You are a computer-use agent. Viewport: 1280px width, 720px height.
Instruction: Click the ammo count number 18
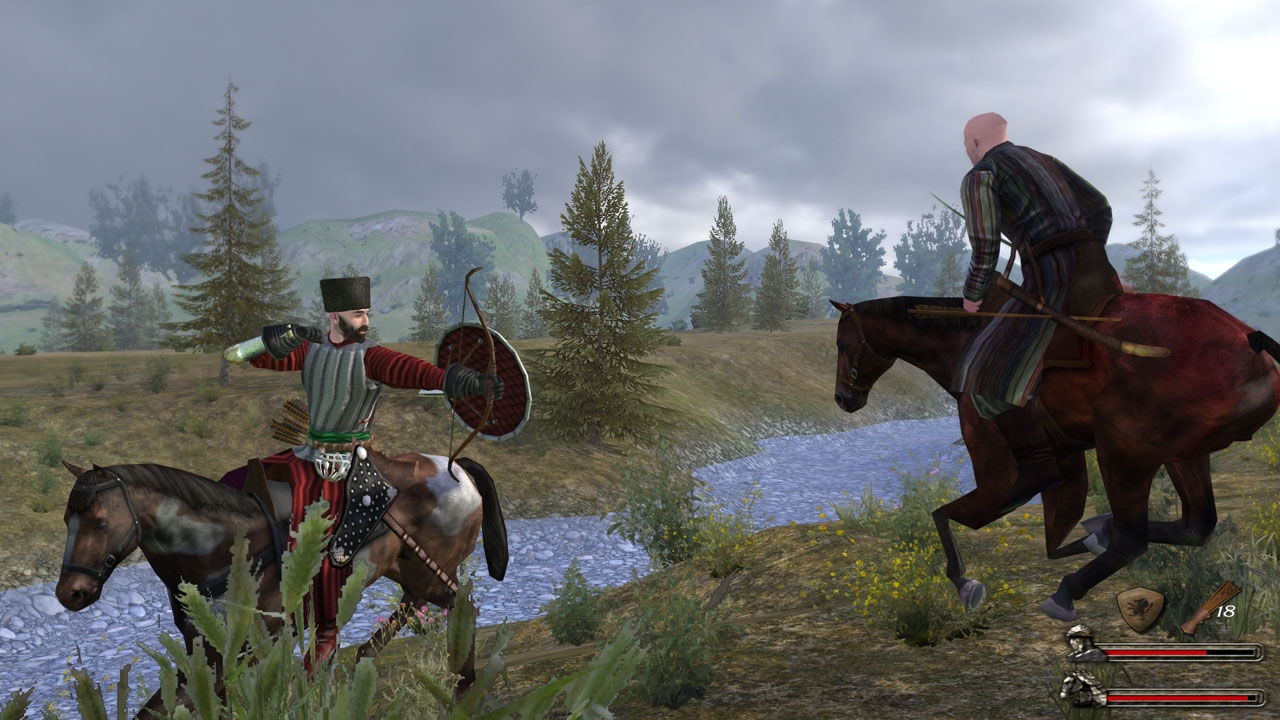[x=1226, y=610]
